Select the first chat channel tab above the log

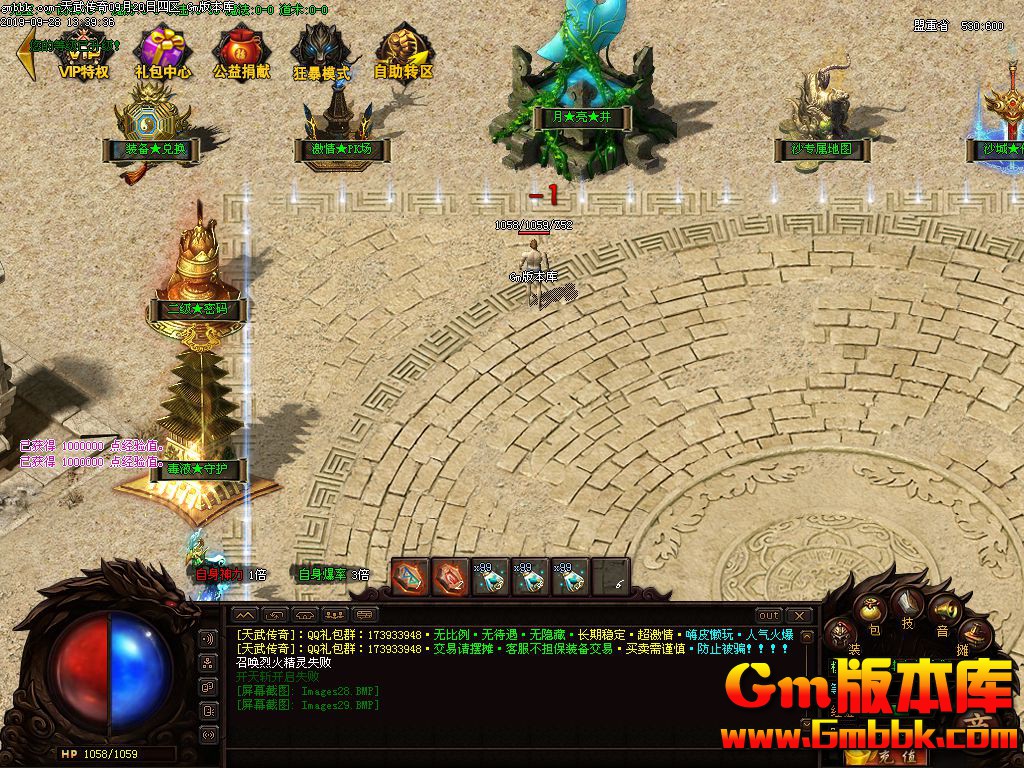coord(245,615)
